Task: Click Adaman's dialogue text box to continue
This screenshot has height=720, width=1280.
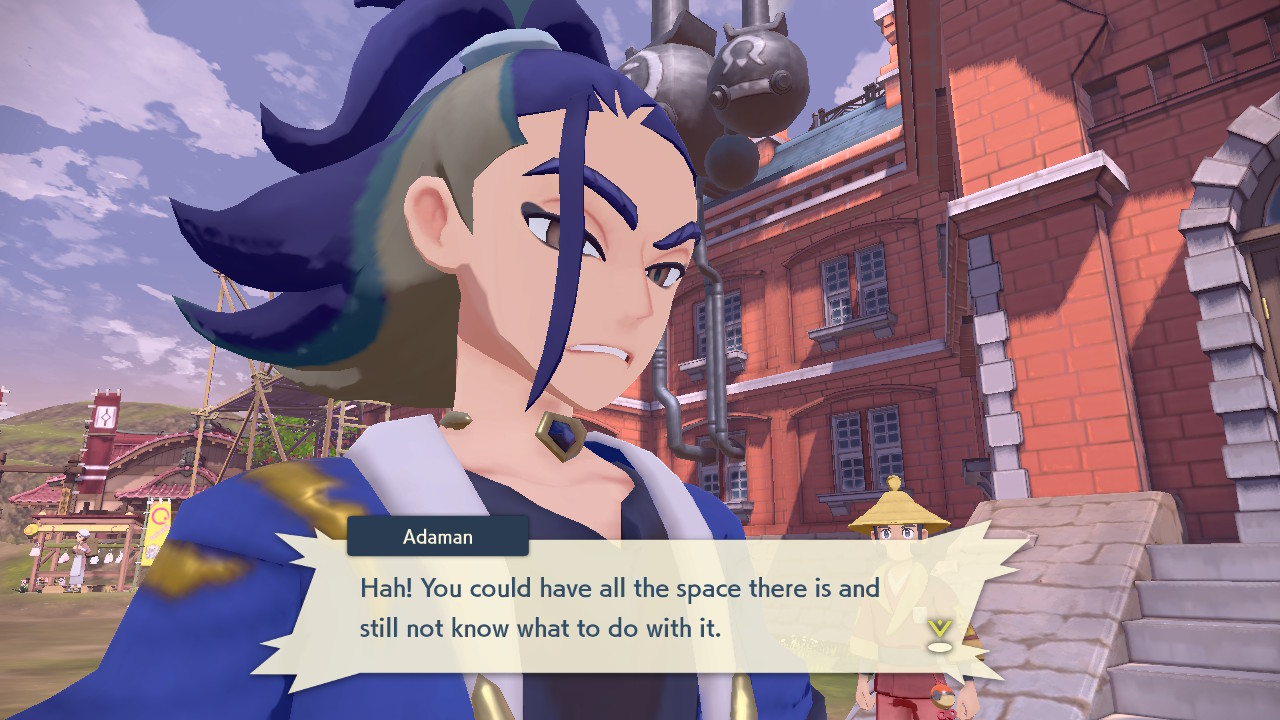Action: tap(620, 609)
